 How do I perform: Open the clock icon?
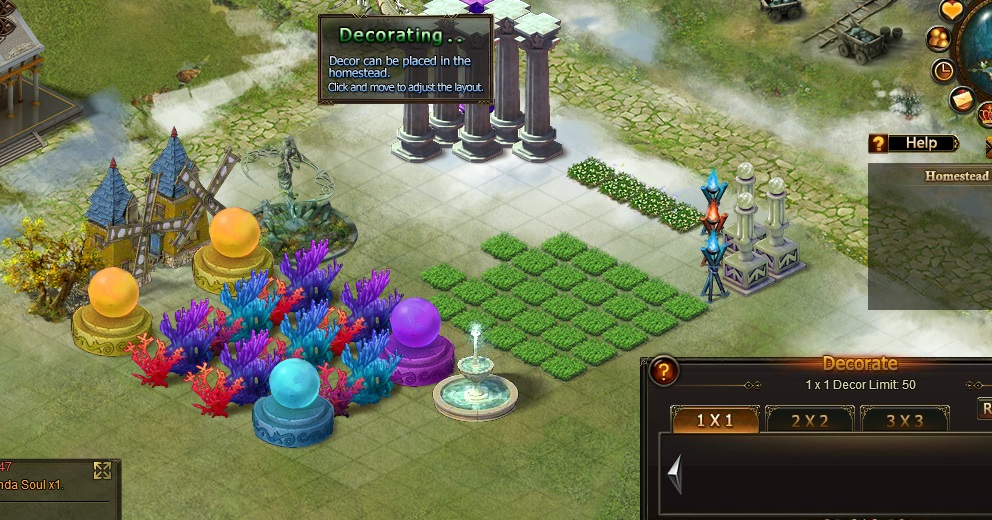(943, 71)
